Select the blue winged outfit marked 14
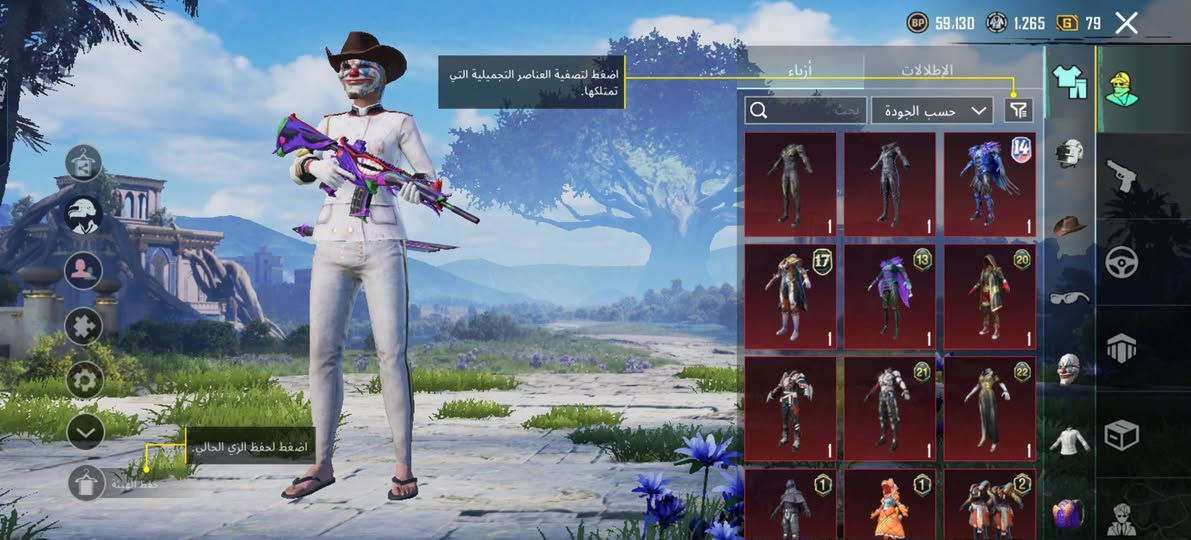This screenshot has height=540, width=1191. pos(990,184)
